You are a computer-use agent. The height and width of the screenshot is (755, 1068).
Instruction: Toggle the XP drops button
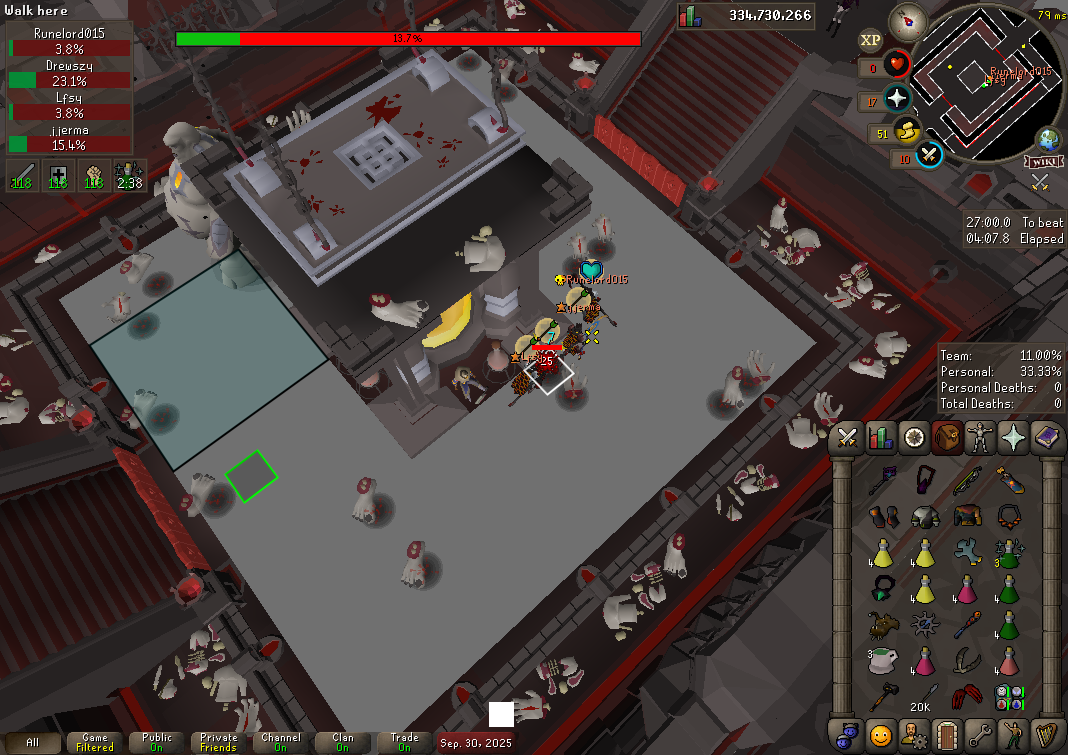[x=870, y=40]
